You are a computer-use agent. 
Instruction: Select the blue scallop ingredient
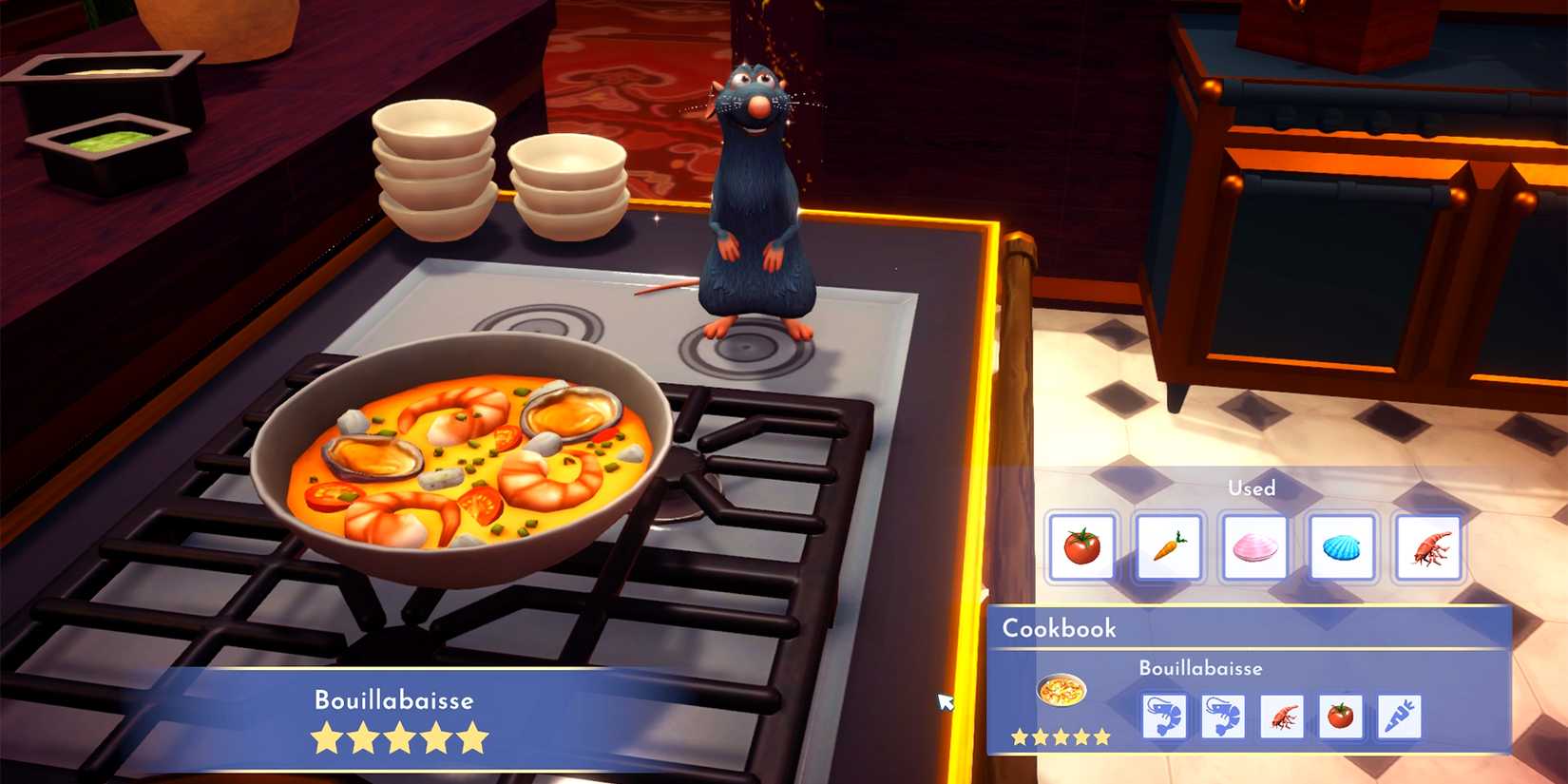pyautogui.click(x=1343, y=548)
